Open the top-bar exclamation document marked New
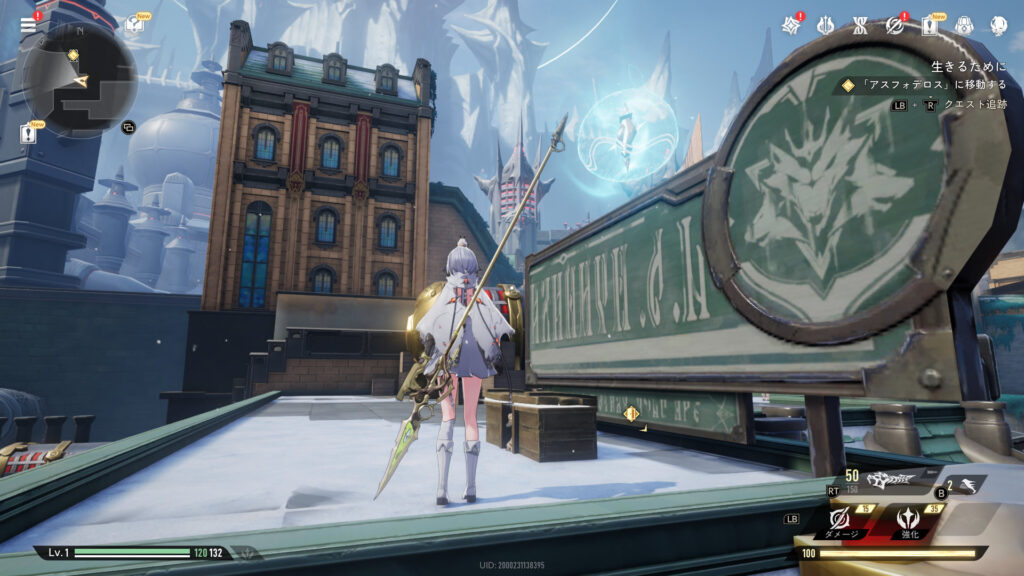1024x576 pixels. coord(929,25)
